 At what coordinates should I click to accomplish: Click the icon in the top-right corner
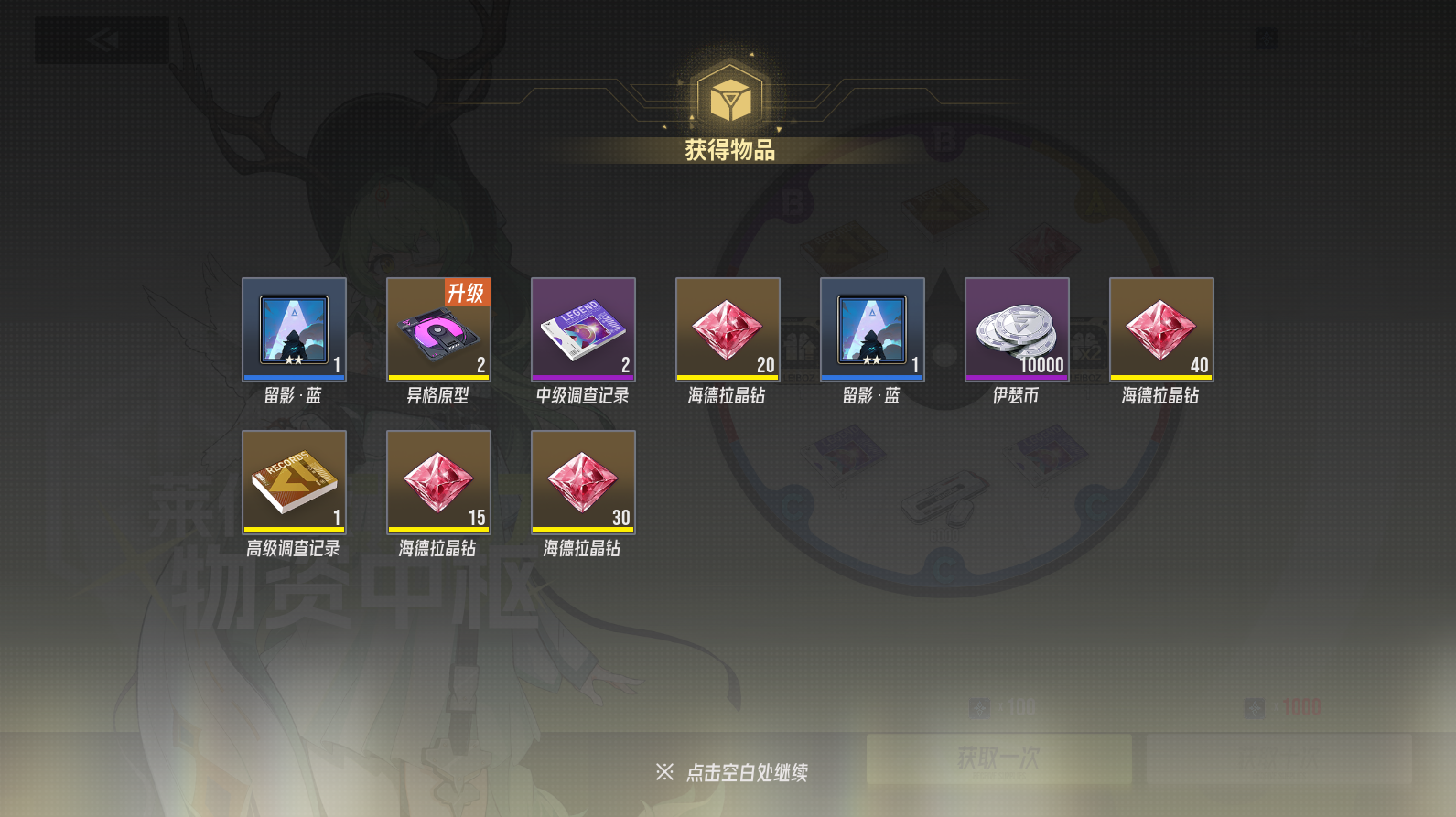pos(1266,38)
